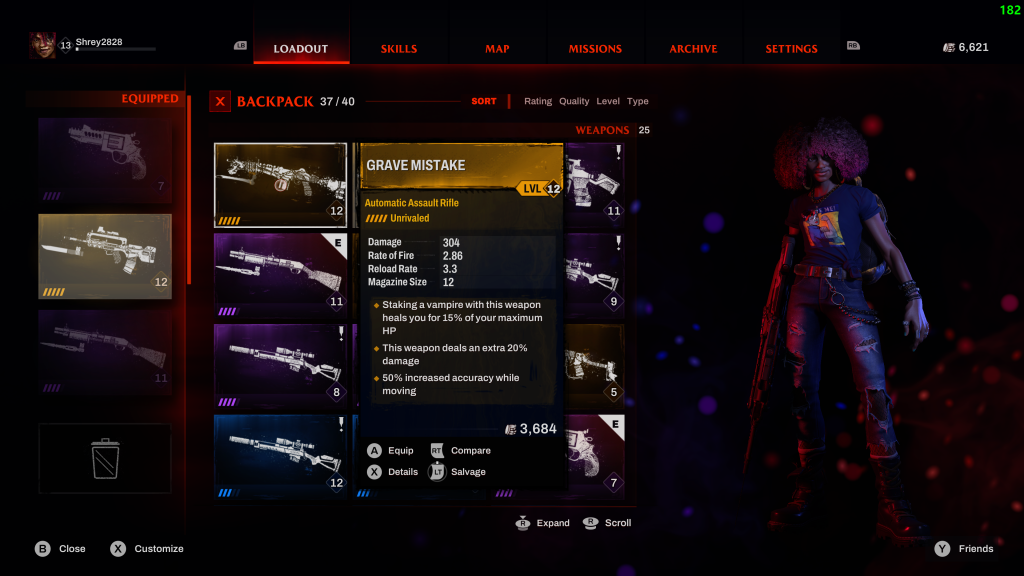Image resolution: width=1024 pixels, height=576 pixels.
Task: Open the Archive tab
Action: pos(693,49)
